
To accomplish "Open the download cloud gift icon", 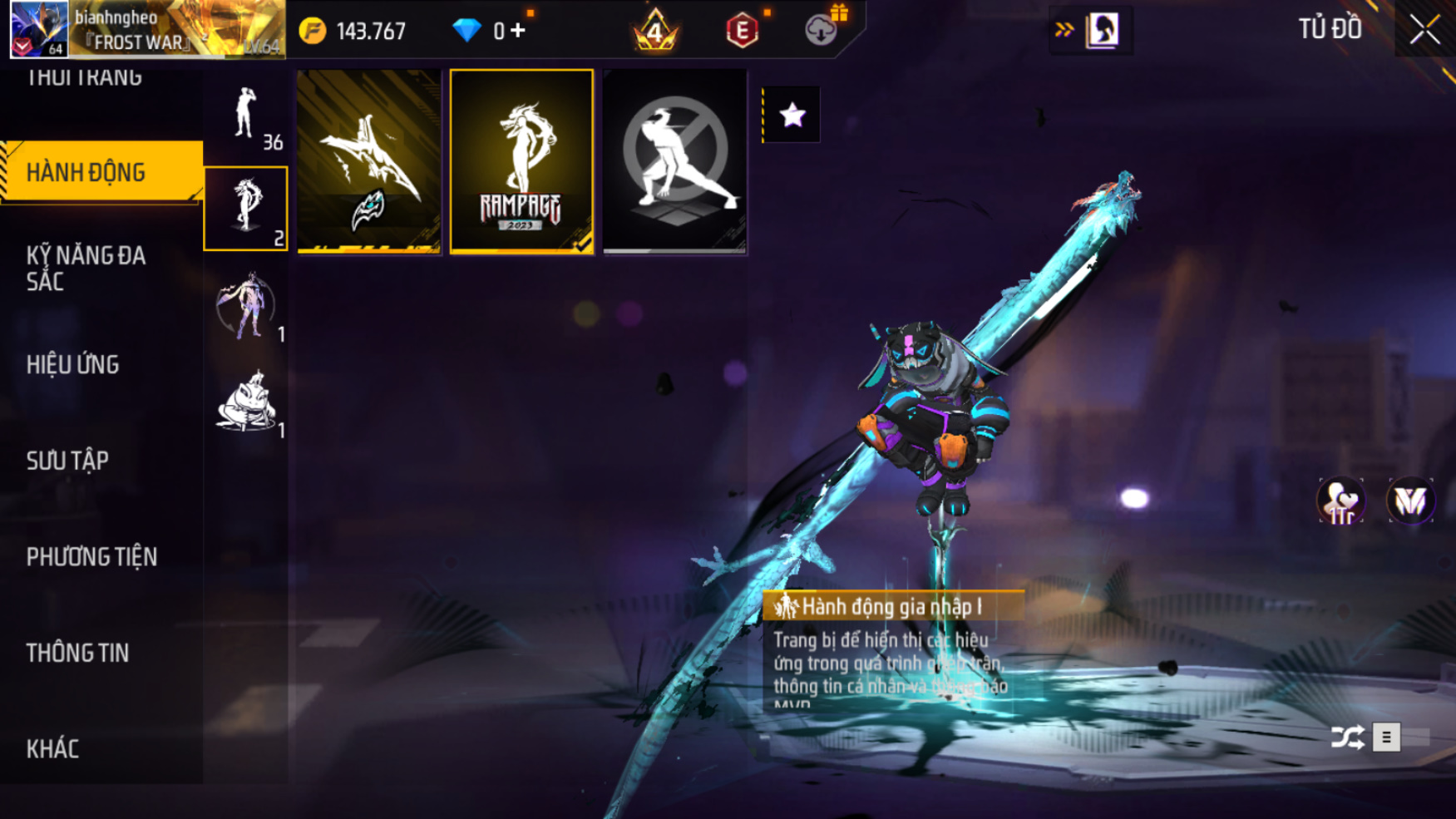I will 822,30.
